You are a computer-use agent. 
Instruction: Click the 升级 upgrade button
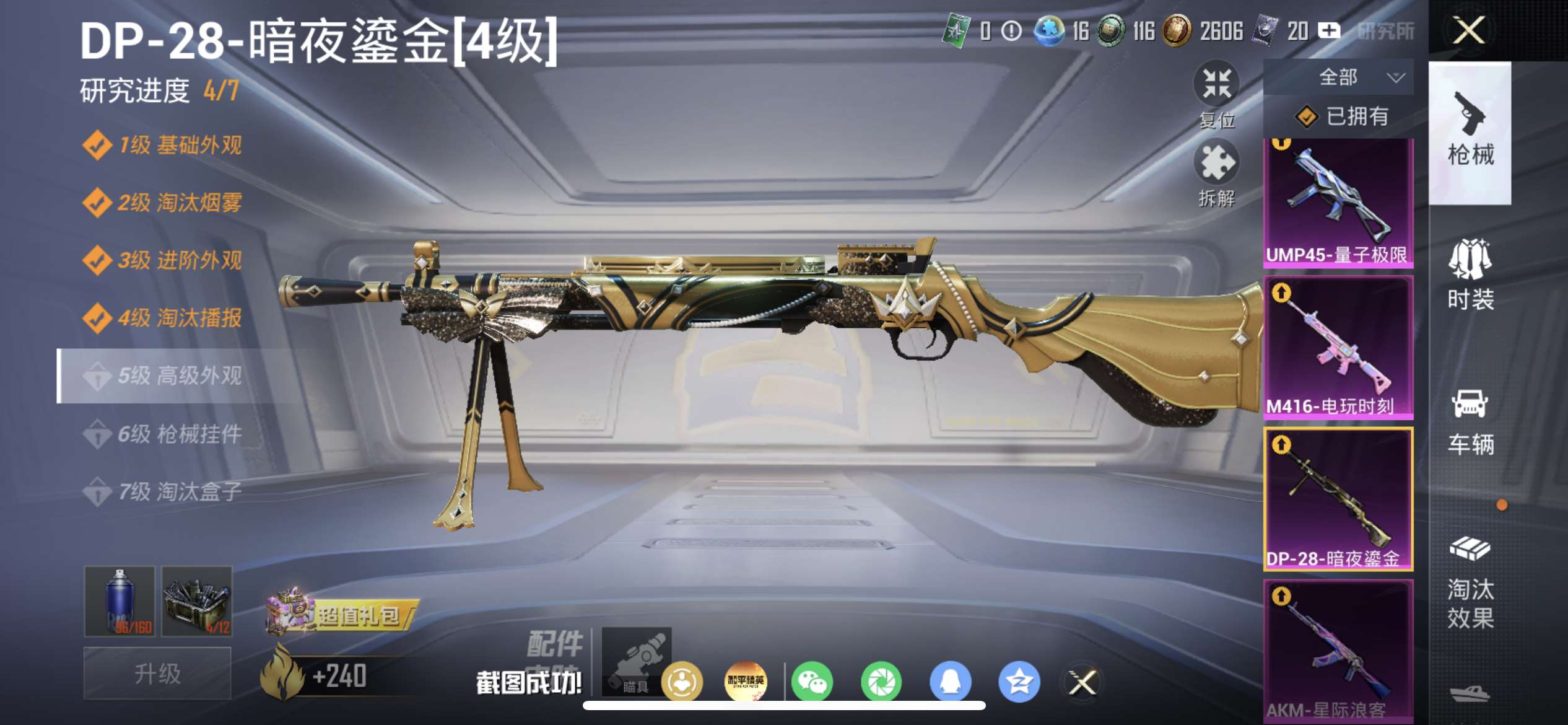[x=157, y=673]
